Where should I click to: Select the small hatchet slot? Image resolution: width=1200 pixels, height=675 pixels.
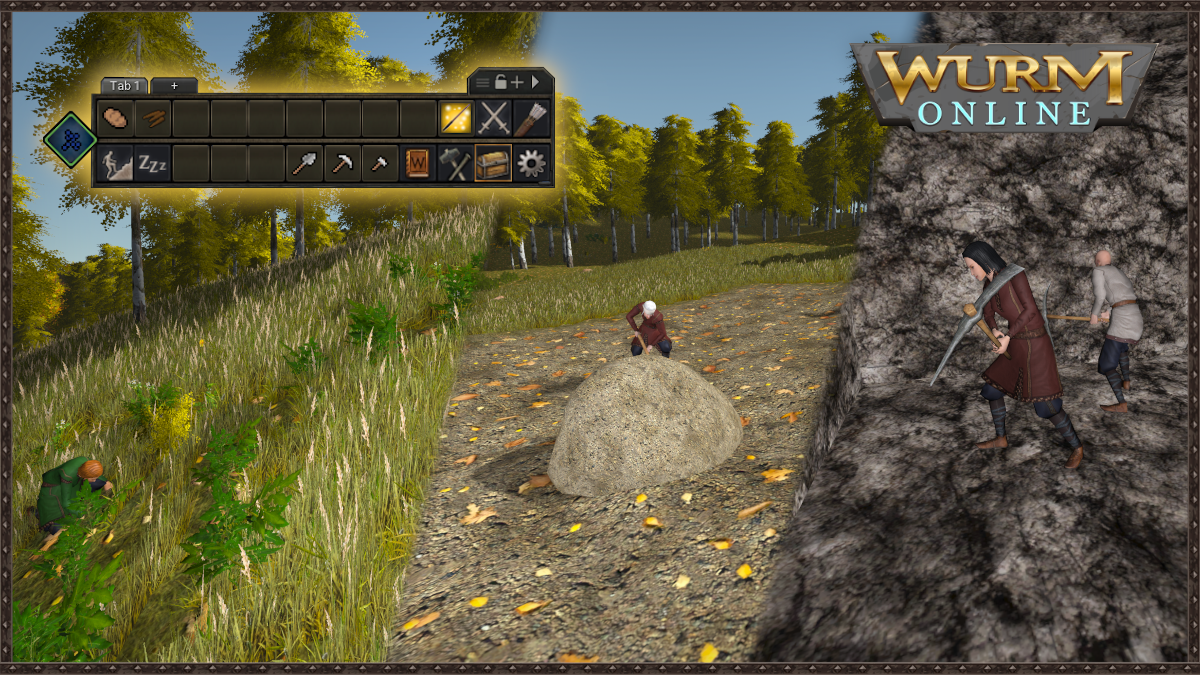[x=380, y=162]
